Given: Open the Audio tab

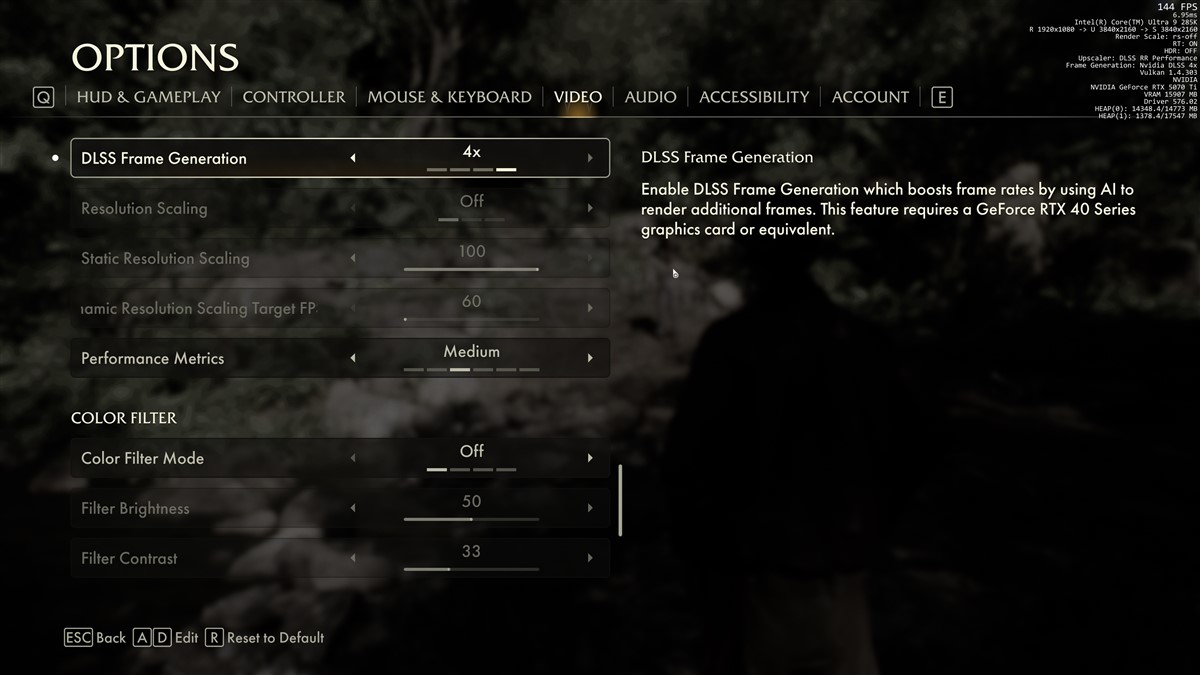Looking at the screenshot, I should pyautogui.click(x=650, y=97).
